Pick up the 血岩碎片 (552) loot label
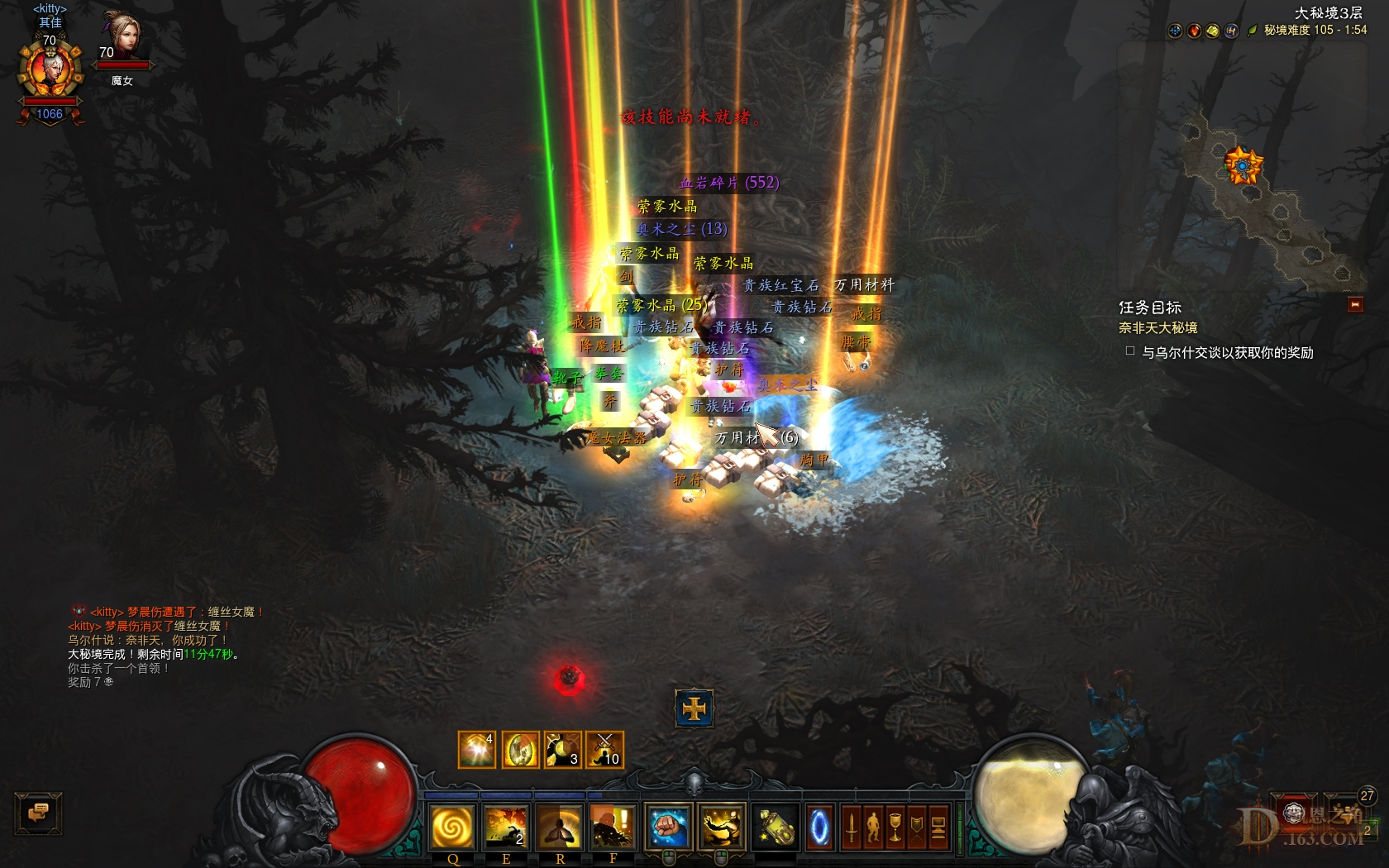 (728, 183)
